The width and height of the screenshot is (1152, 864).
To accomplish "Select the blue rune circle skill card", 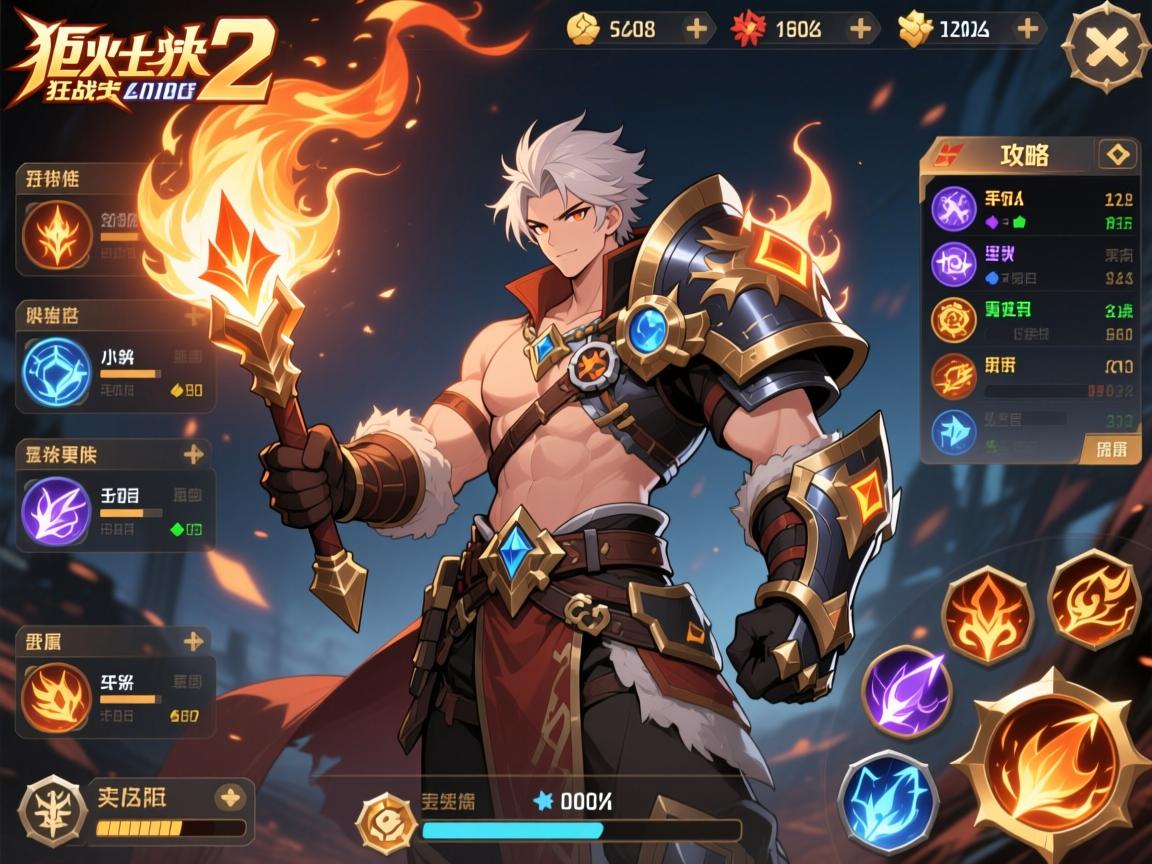I will pyautogui.click(x=56, y=371).
